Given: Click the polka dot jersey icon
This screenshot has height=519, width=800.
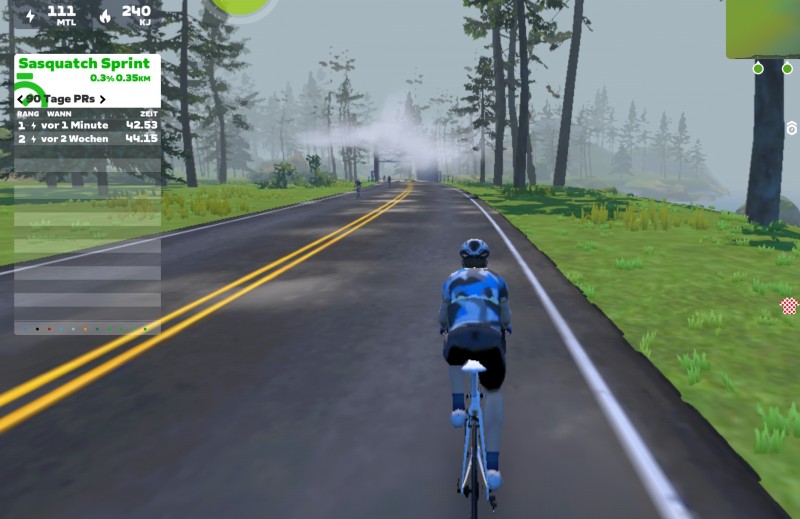Looking at the screenshot, I should 789,305.
